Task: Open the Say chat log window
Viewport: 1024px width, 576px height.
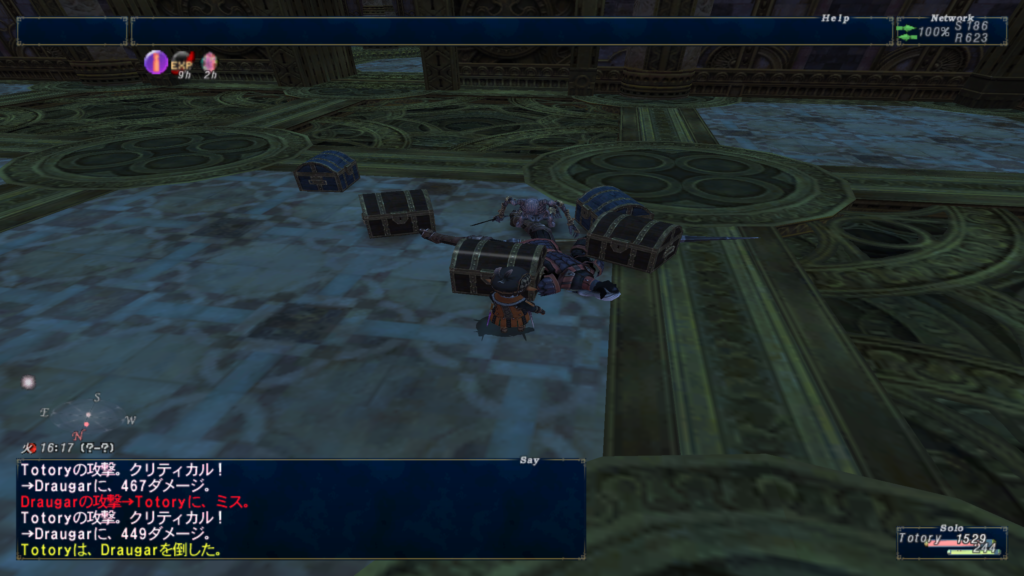Action: pos(300,509)
